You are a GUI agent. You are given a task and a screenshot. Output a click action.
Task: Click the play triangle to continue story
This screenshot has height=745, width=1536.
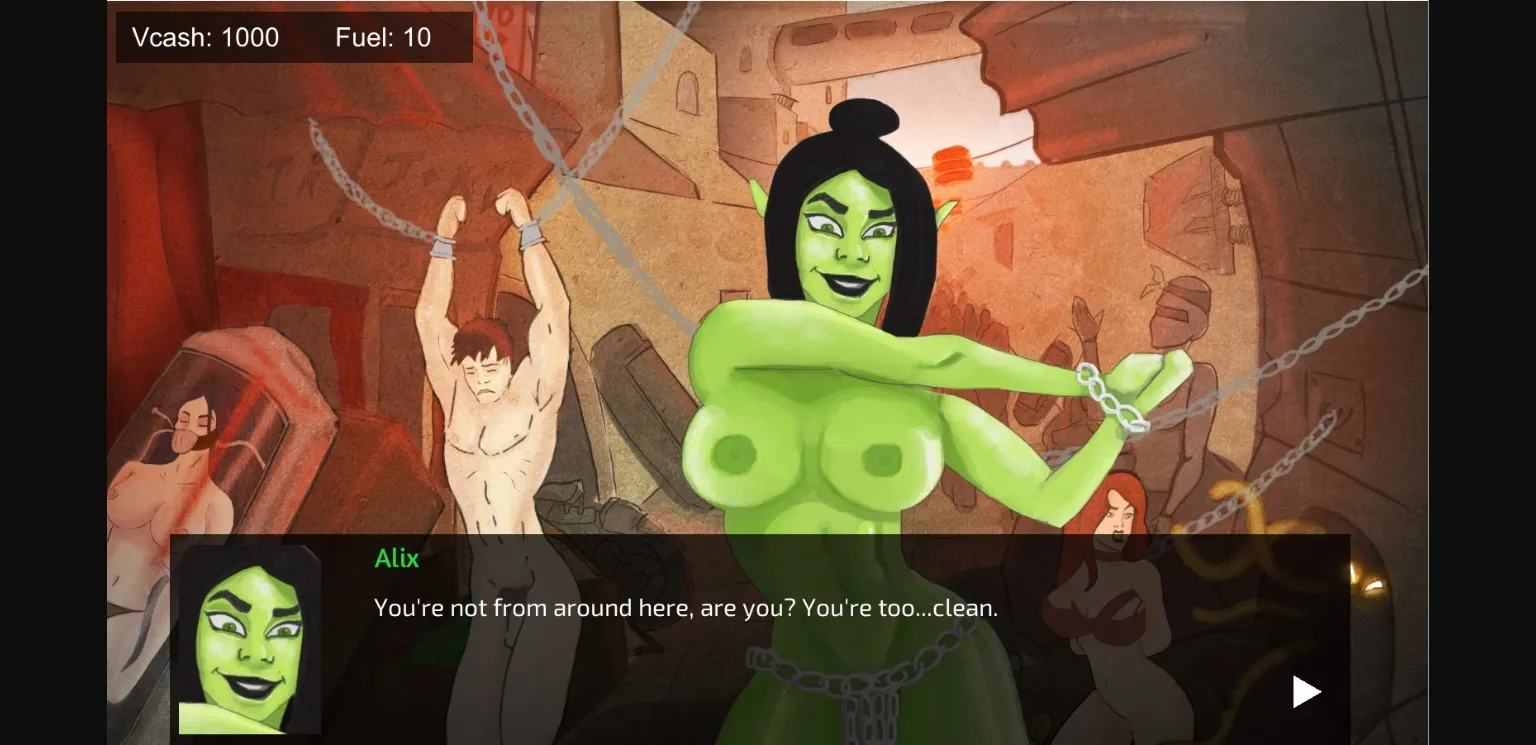point(1305,690)
